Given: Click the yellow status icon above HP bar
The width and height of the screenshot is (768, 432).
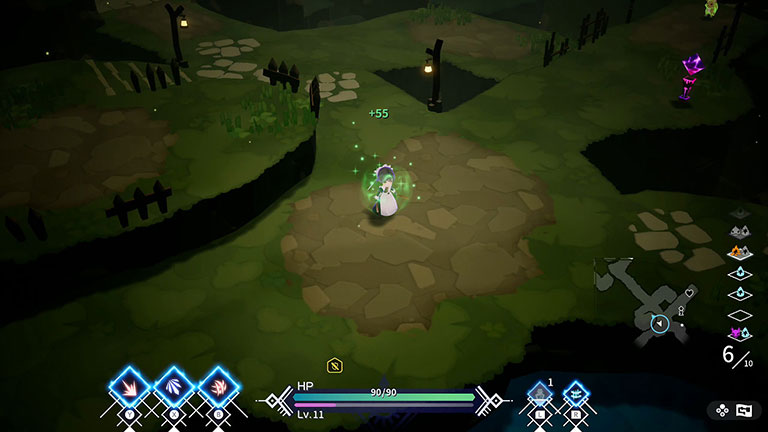Looking at the screenshot, I should [335, 365].
